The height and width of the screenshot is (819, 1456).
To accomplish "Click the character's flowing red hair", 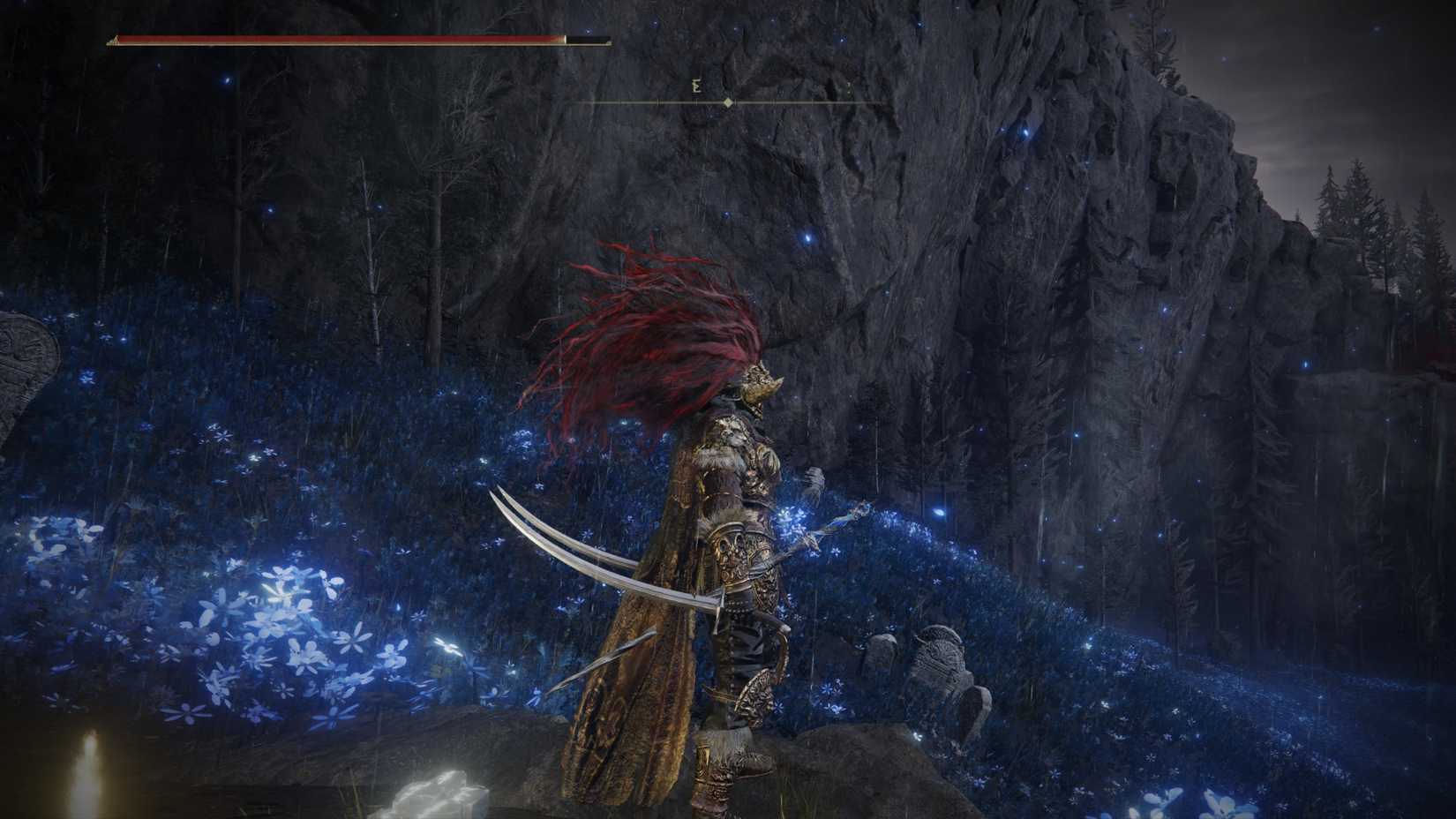I will pos(644,327).
